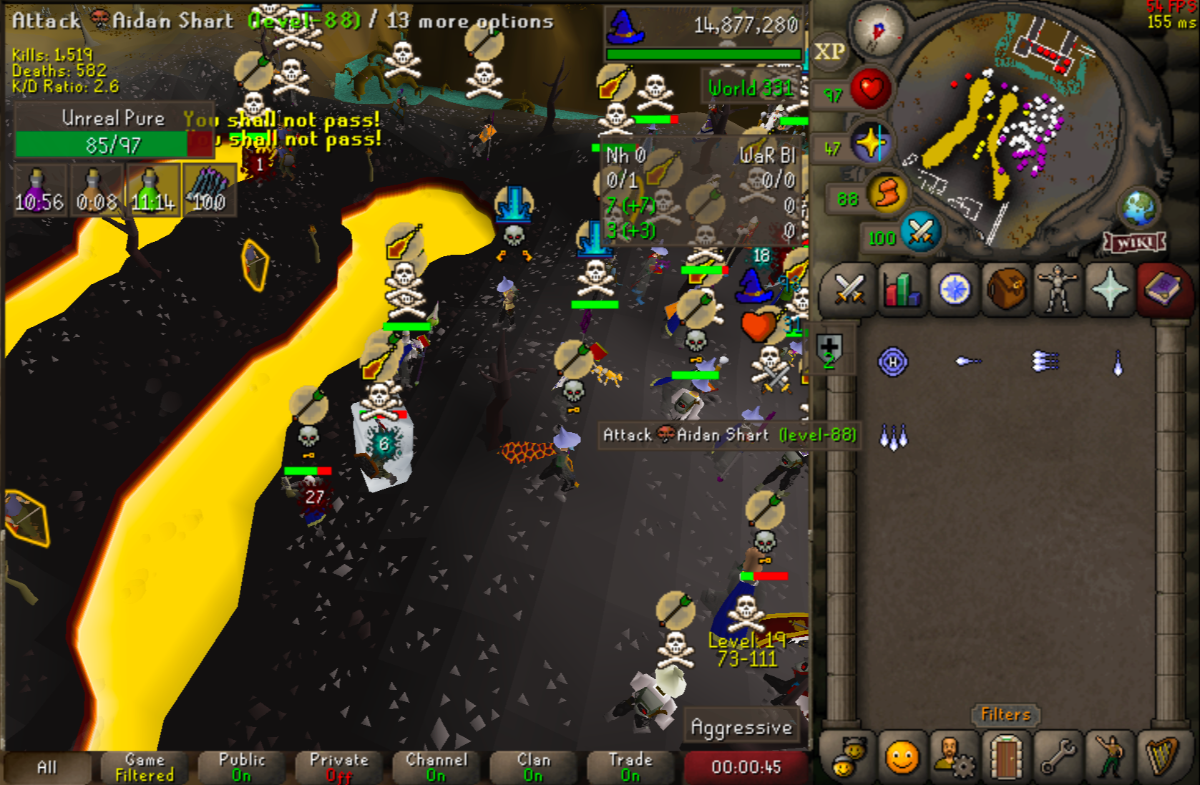Image resolution: width=1200 pixels, height=785 pixels.
Task: Toggle run using the run energy orb
Action: tap(886, 192)
